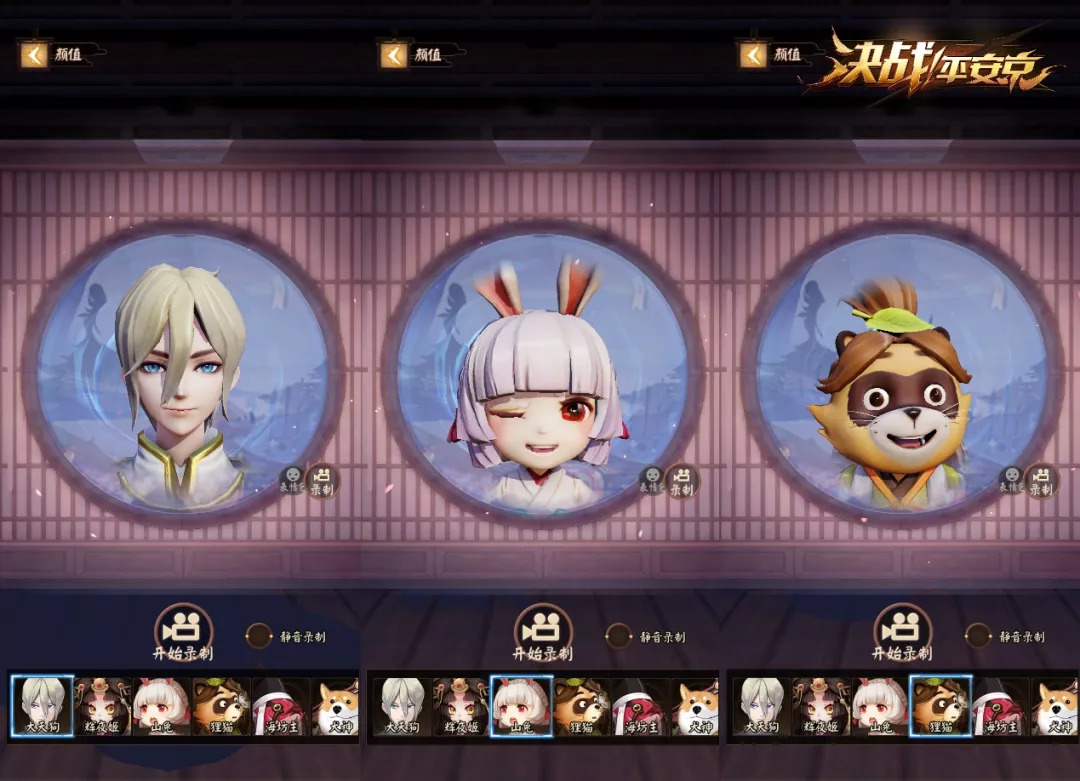
Task: Switch to 录制 mode beside the blond Ōtengu portrait
Action: tap(322, 481)
